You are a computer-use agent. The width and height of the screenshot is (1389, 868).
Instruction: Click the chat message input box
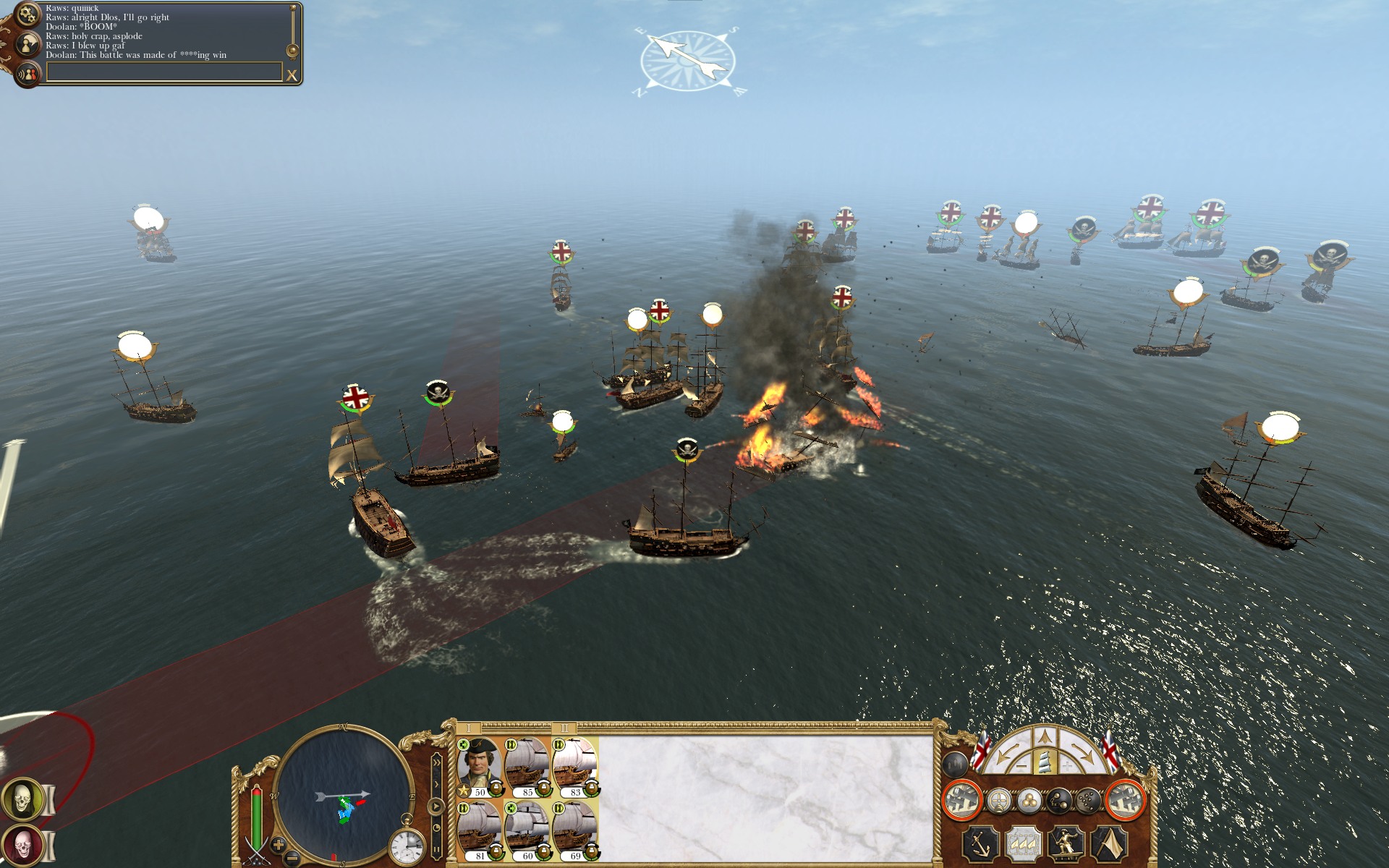(164, 72)
